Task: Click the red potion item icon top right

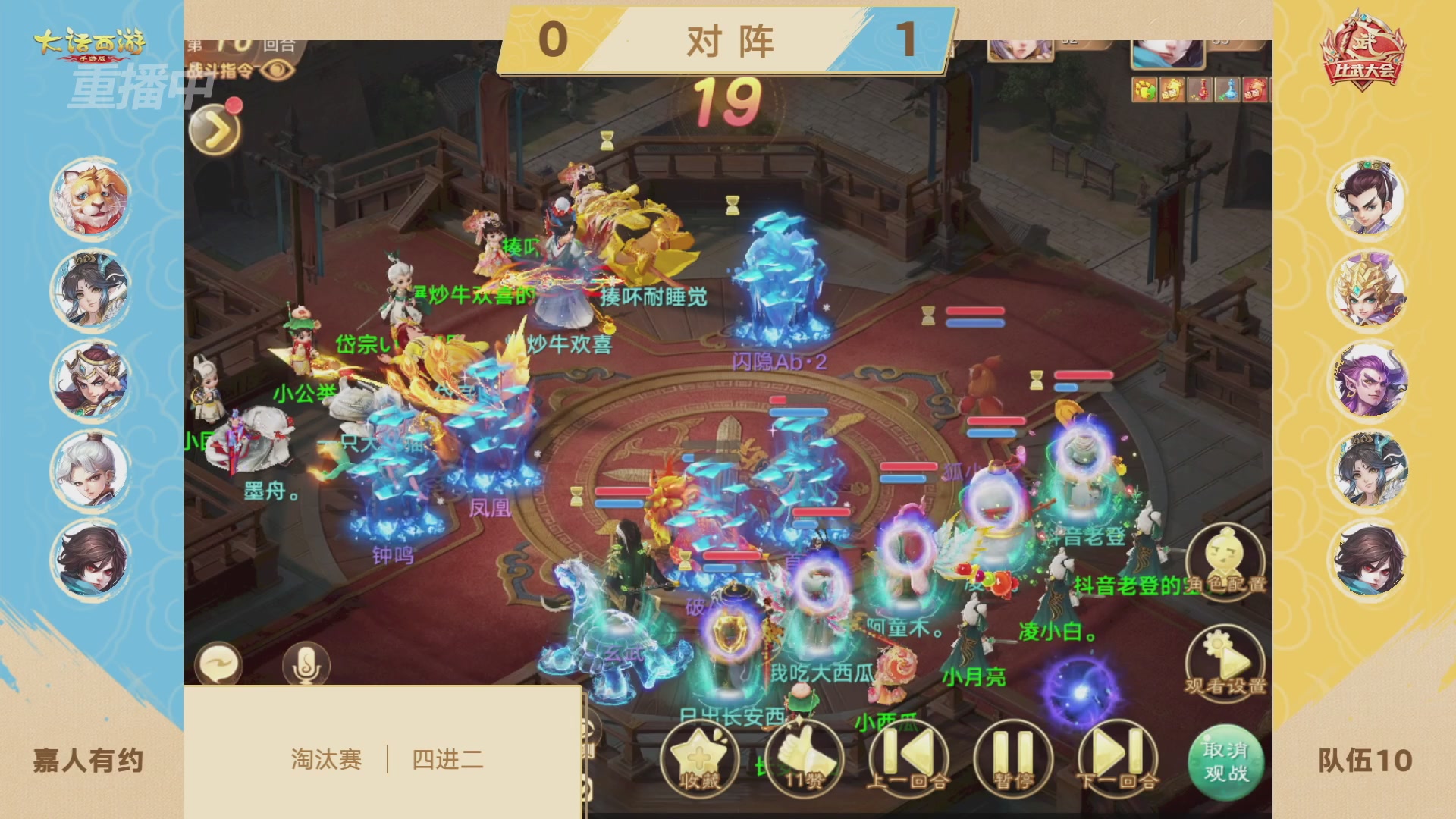Action: tap(1200, 89)
